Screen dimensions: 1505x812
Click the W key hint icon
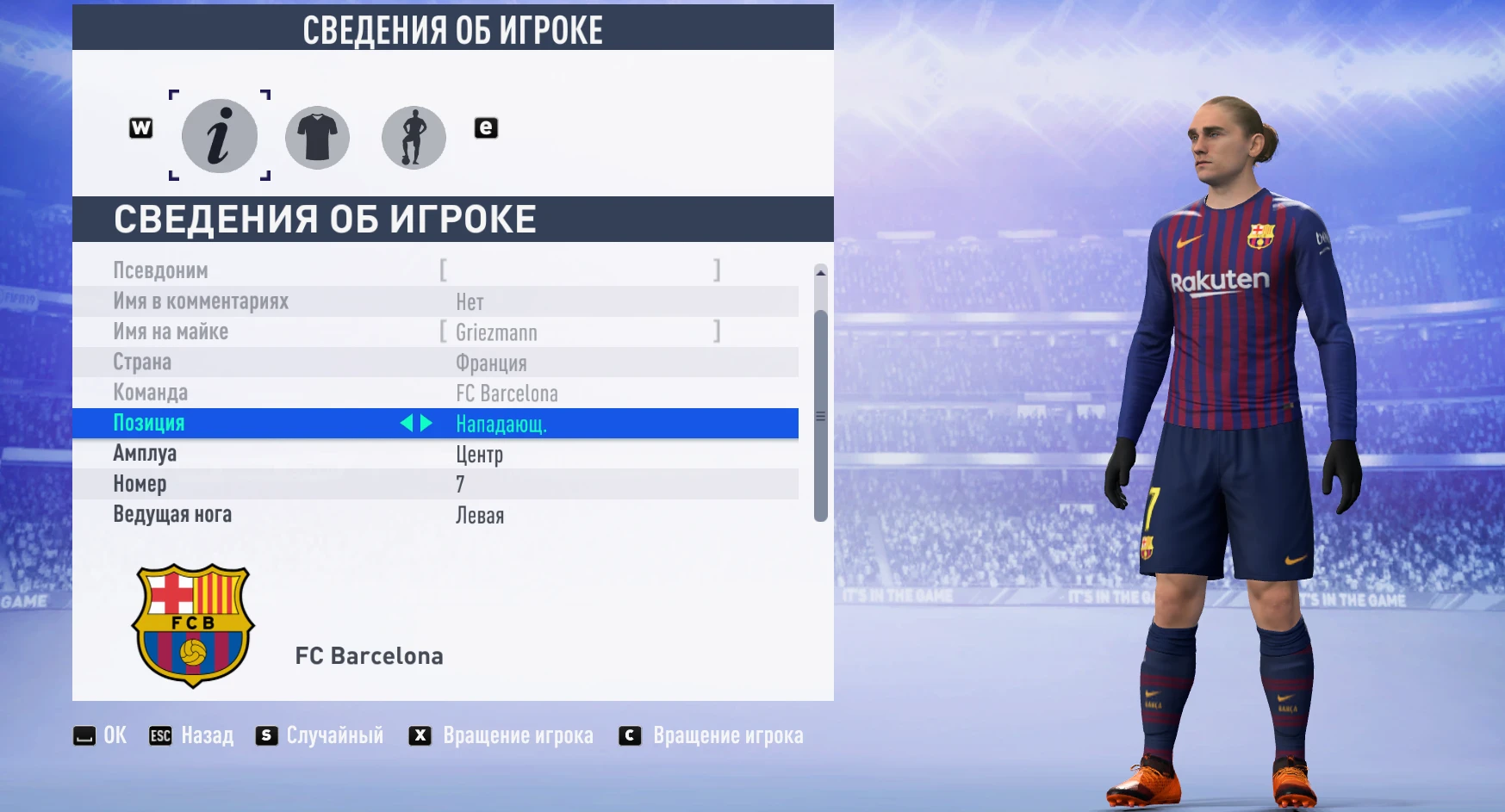140,127
